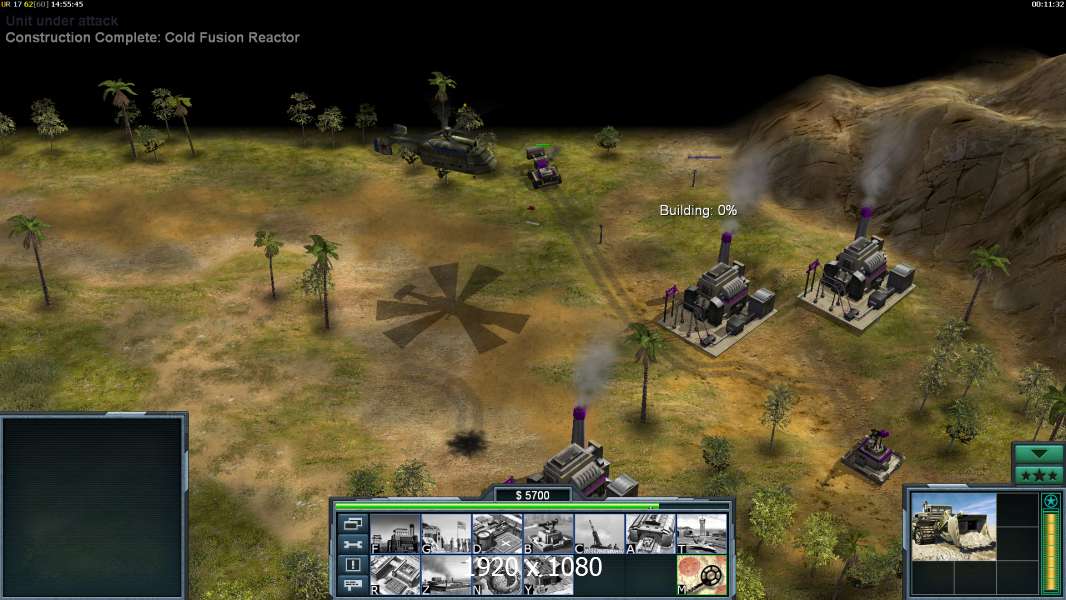Choose the build icon with hotkey G
The height and width of the screenshot is (600, 1066).
[x=445, y=533]
